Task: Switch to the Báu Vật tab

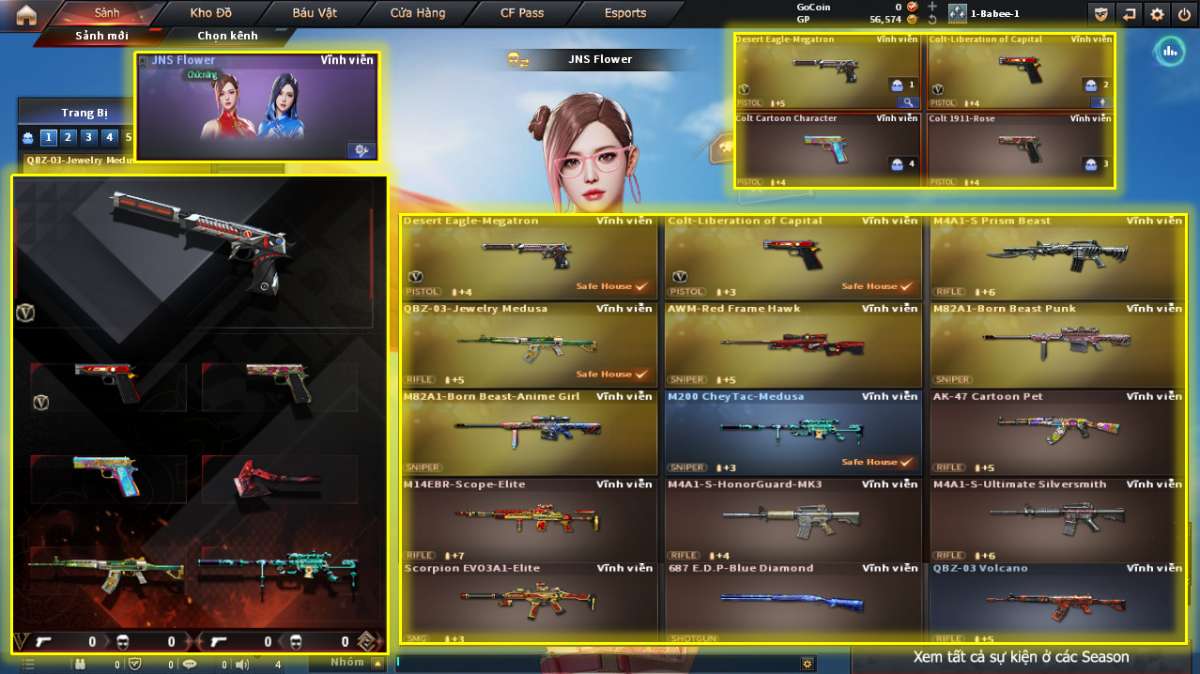Action: (x=315, y=13)
